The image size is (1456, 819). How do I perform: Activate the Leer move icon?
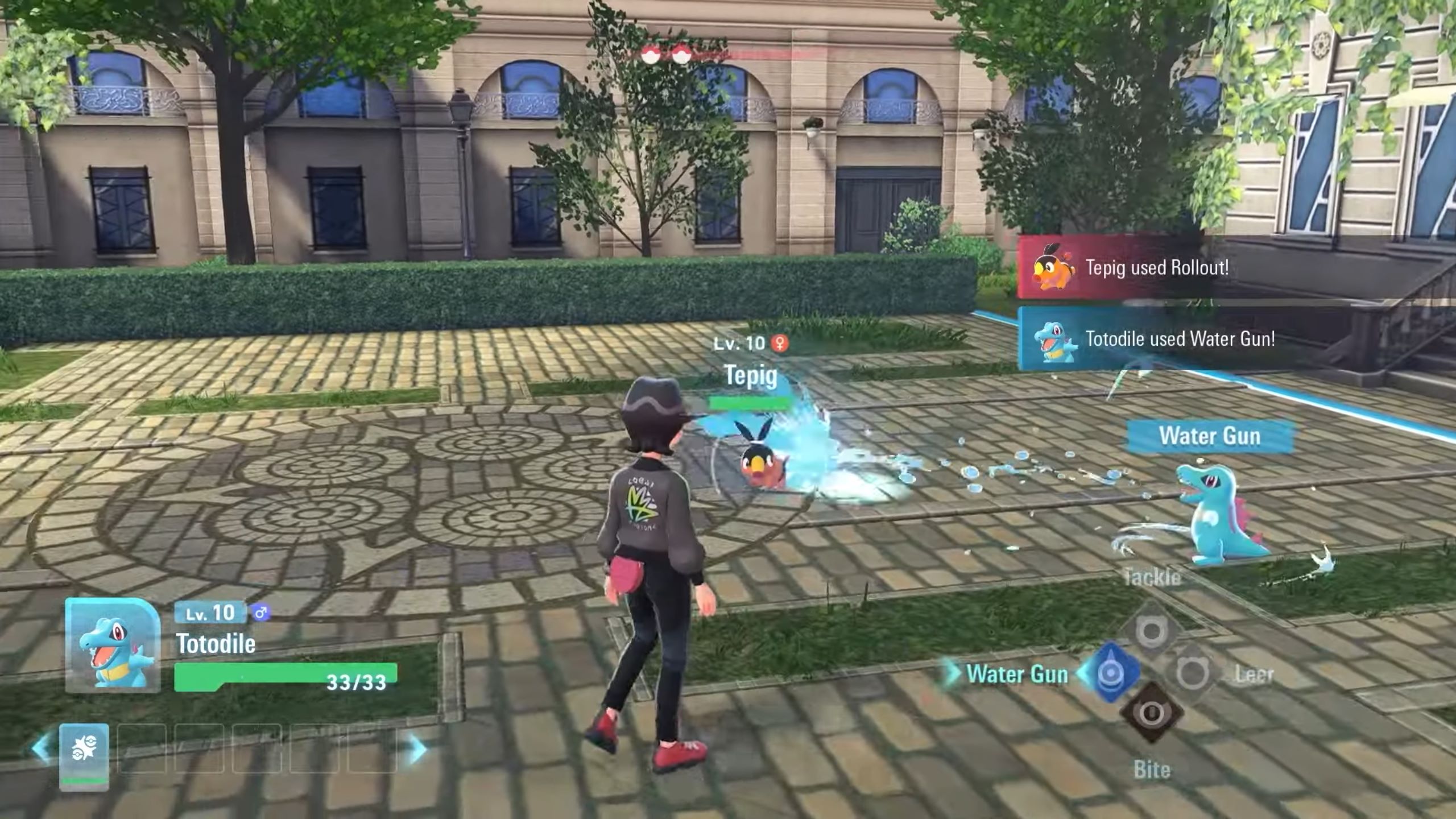point(1192,673)
